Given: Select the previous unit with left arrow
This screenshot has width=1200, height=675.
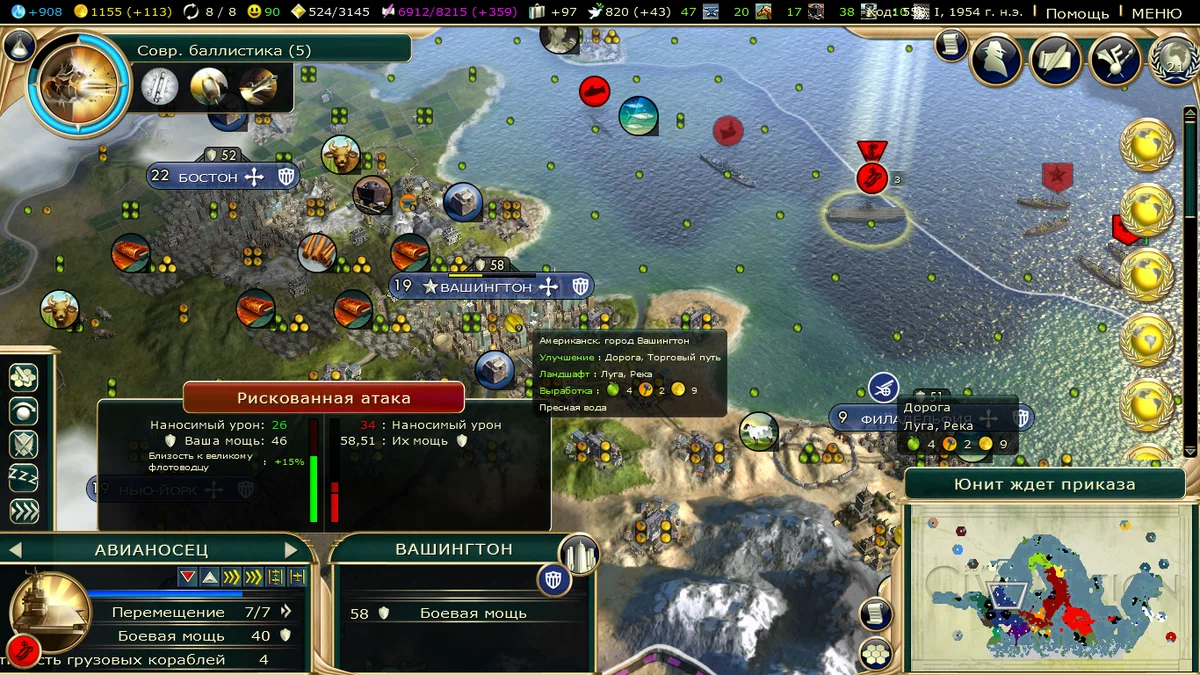Looking at the screenshot, I should [15, 550].
